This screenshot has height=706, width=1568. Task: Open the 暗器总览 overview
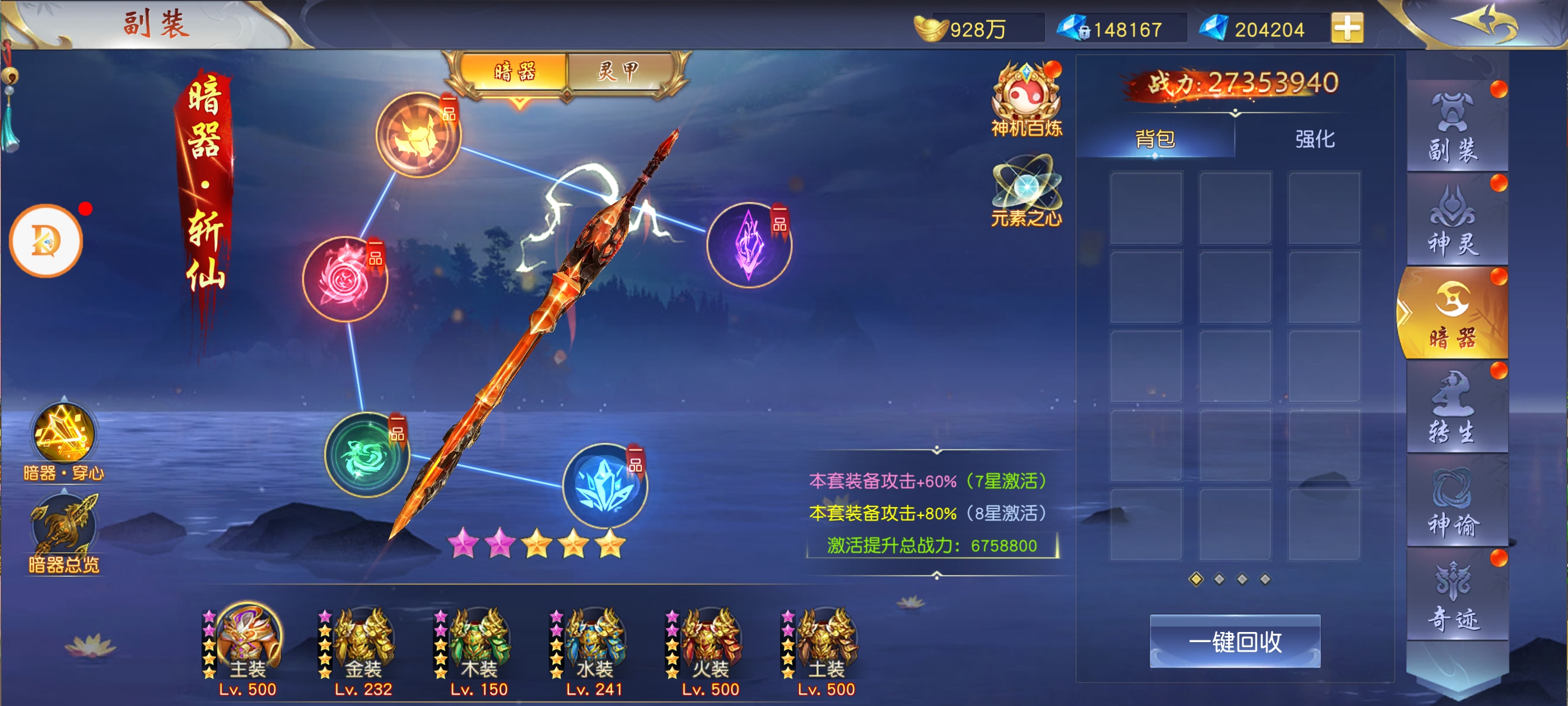[x=63, y=531]
